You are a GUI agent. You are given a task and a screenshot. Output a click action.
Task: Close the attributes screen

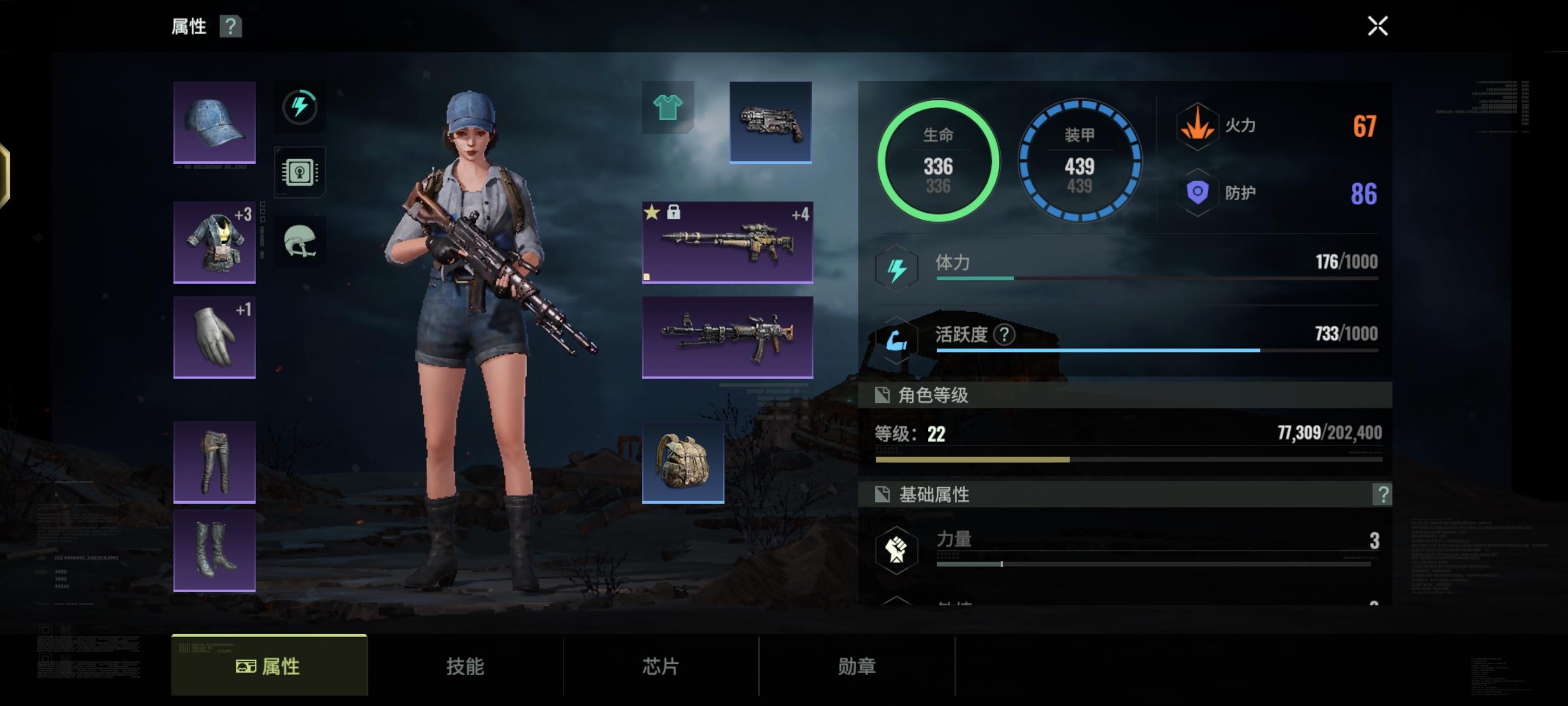pyautogui.click(x=1378, y=26)
